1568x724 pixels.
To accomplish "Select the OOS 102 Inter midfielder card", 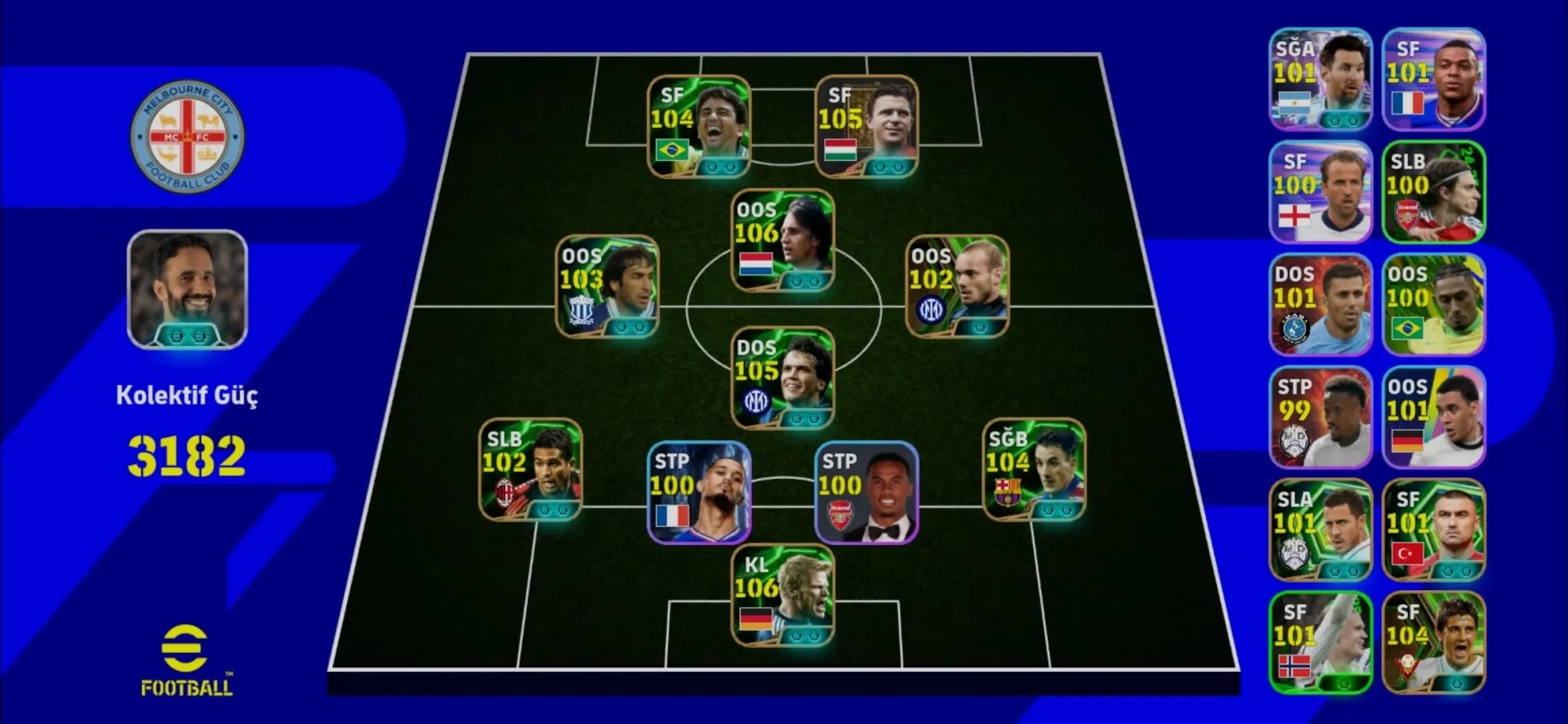I will coord(957,287).
